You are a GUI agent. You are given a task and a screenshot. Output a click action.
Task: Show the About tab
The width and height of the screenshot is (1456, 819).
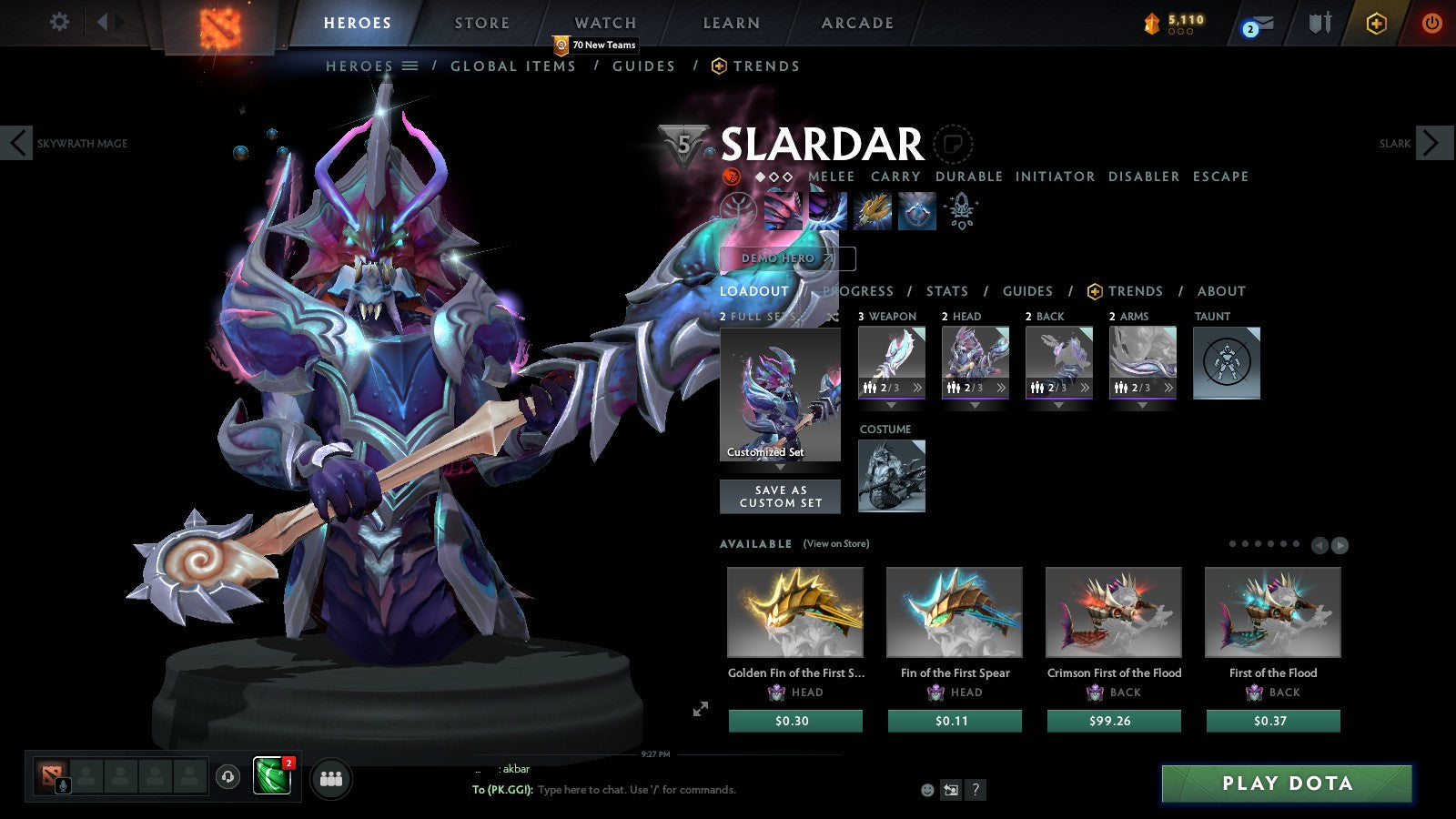click(1221, 291)
